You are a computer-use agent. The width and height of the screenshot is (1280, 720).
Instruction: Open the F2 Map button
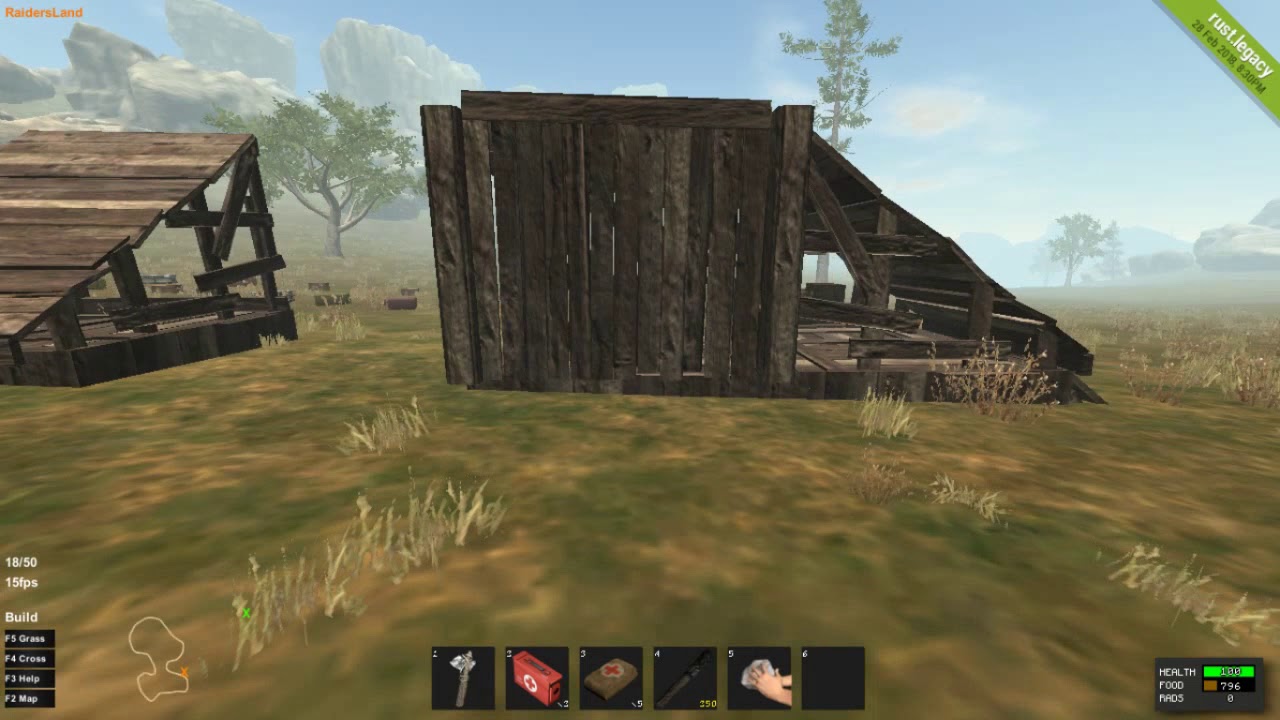coord(29,698)
